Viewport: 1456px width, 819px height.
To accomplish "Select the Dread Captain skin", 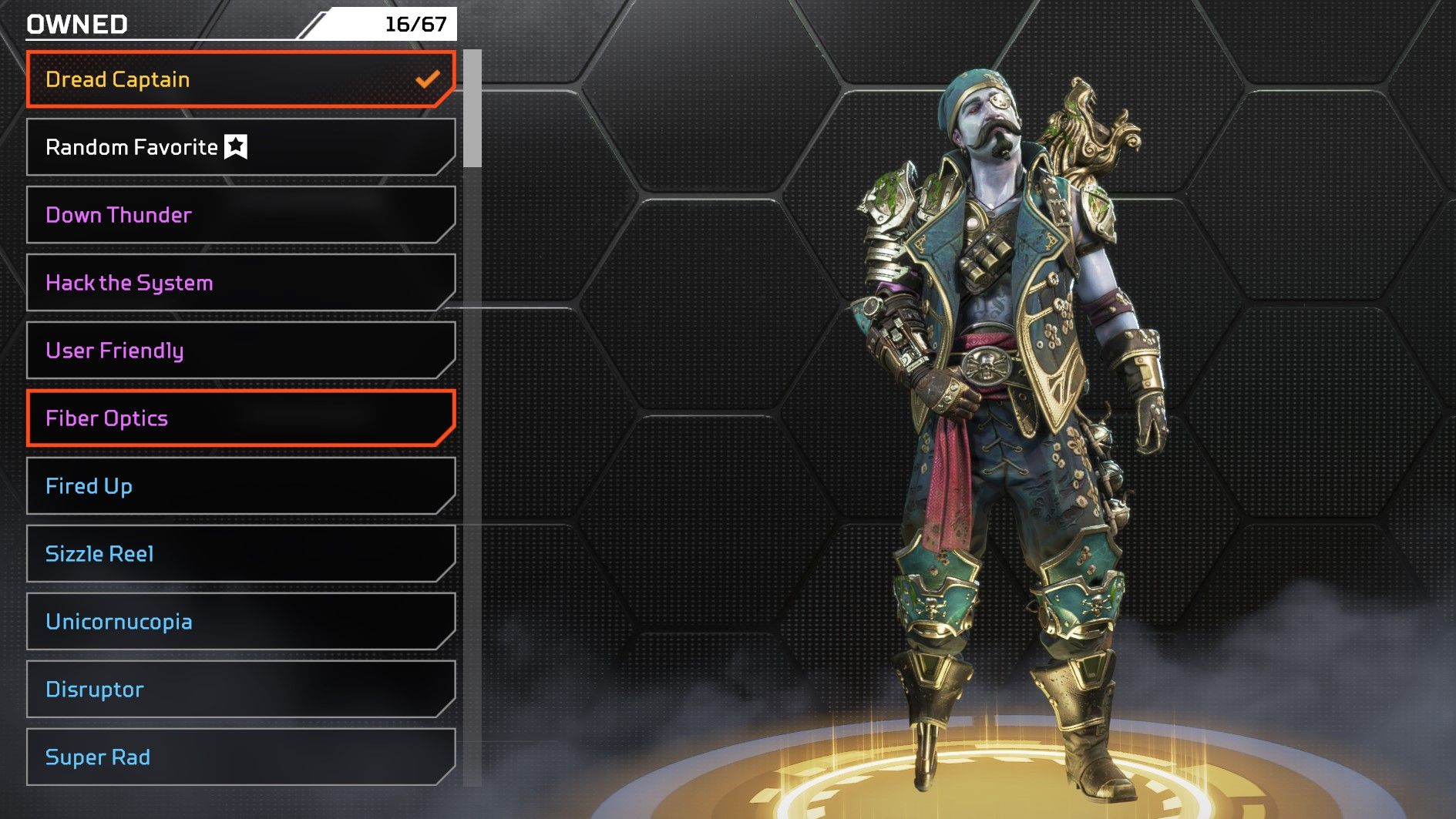I will tap(240, 79).
